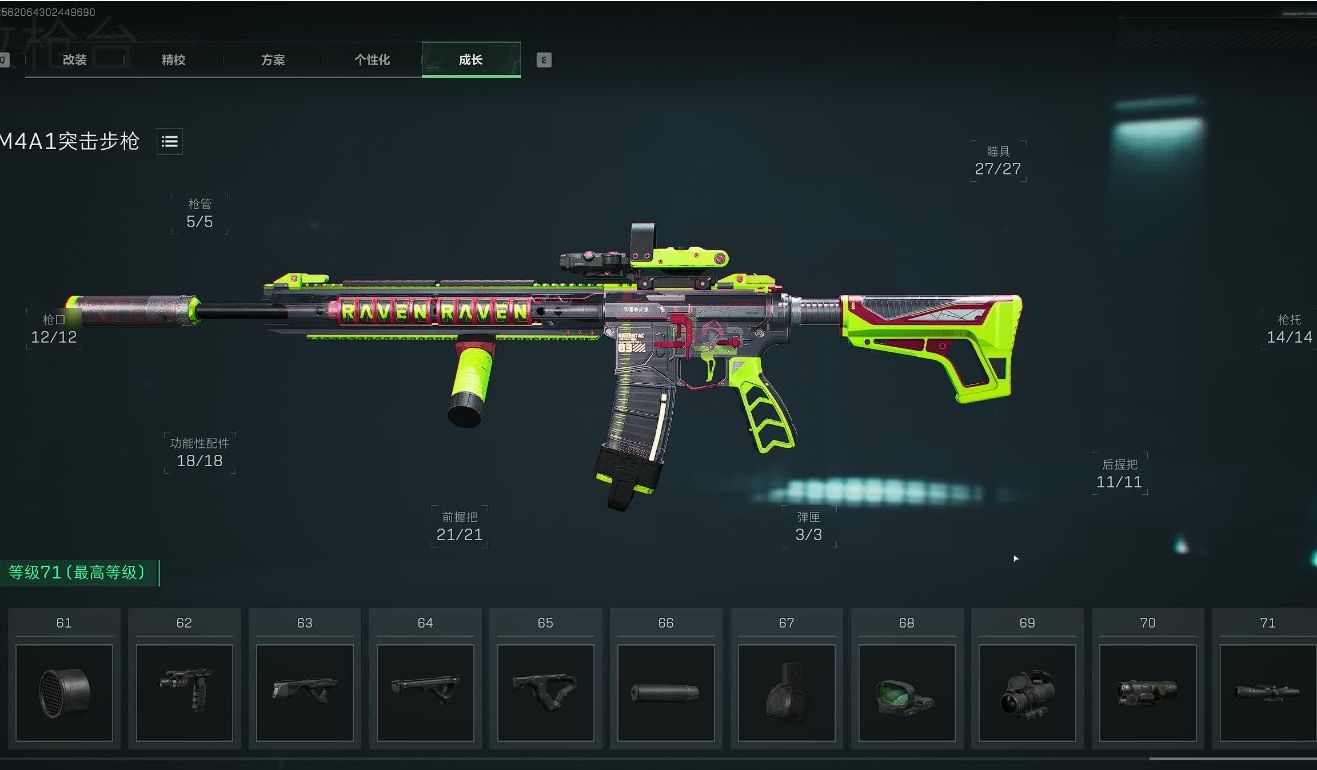Open the 精校 tab
Viewport: 1317px width, 770px height.
174,60
